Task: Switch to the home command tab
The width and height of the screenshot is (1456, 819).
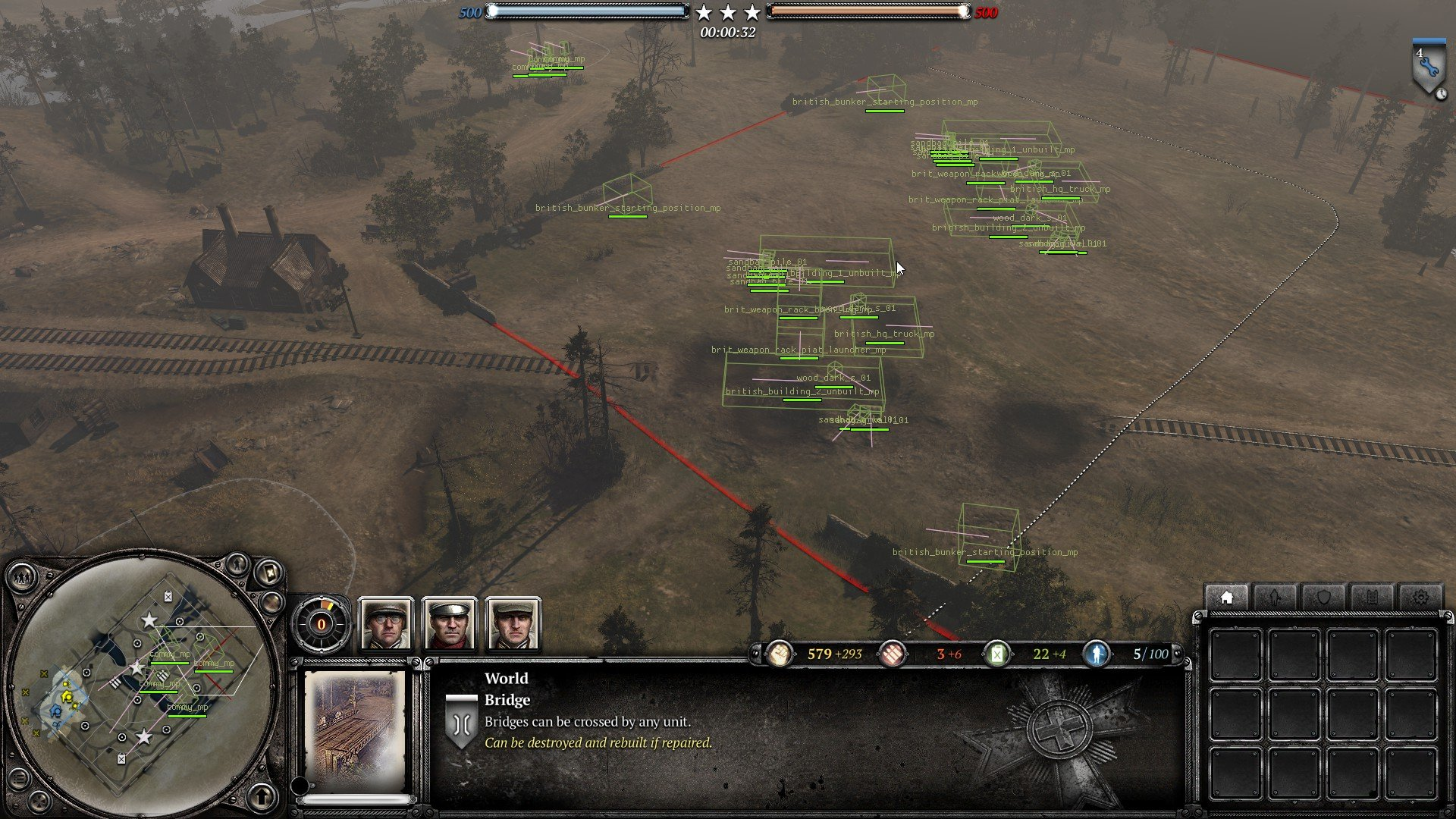Action: pos(1226,598)
